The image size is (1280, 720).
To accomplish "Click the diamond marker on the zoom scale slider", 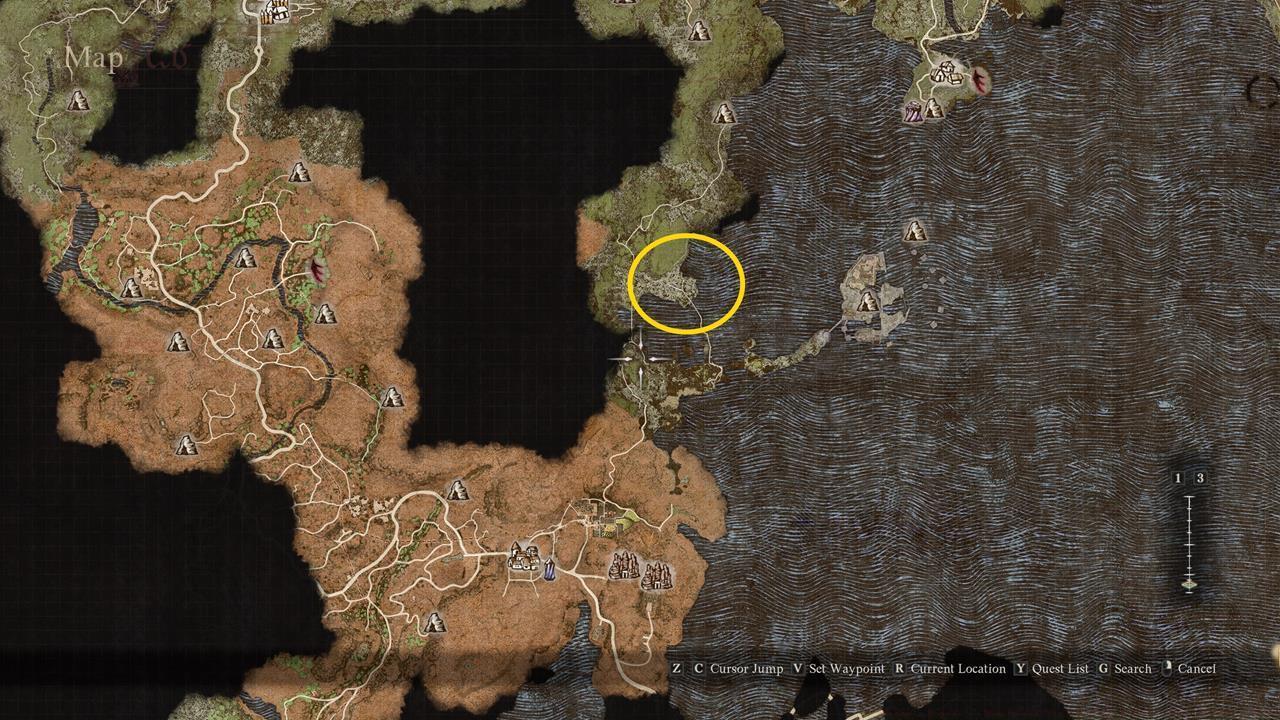I will 1189,584.
